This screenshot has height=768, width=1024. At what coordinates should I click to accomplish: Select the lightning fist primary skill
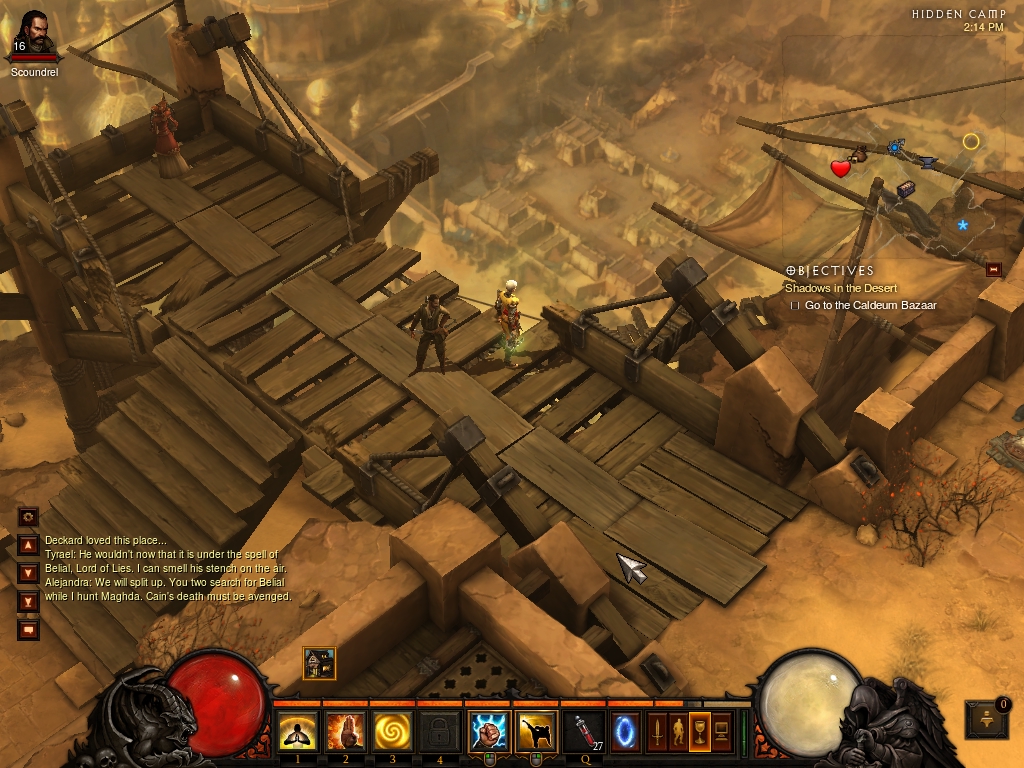(490, 732)
